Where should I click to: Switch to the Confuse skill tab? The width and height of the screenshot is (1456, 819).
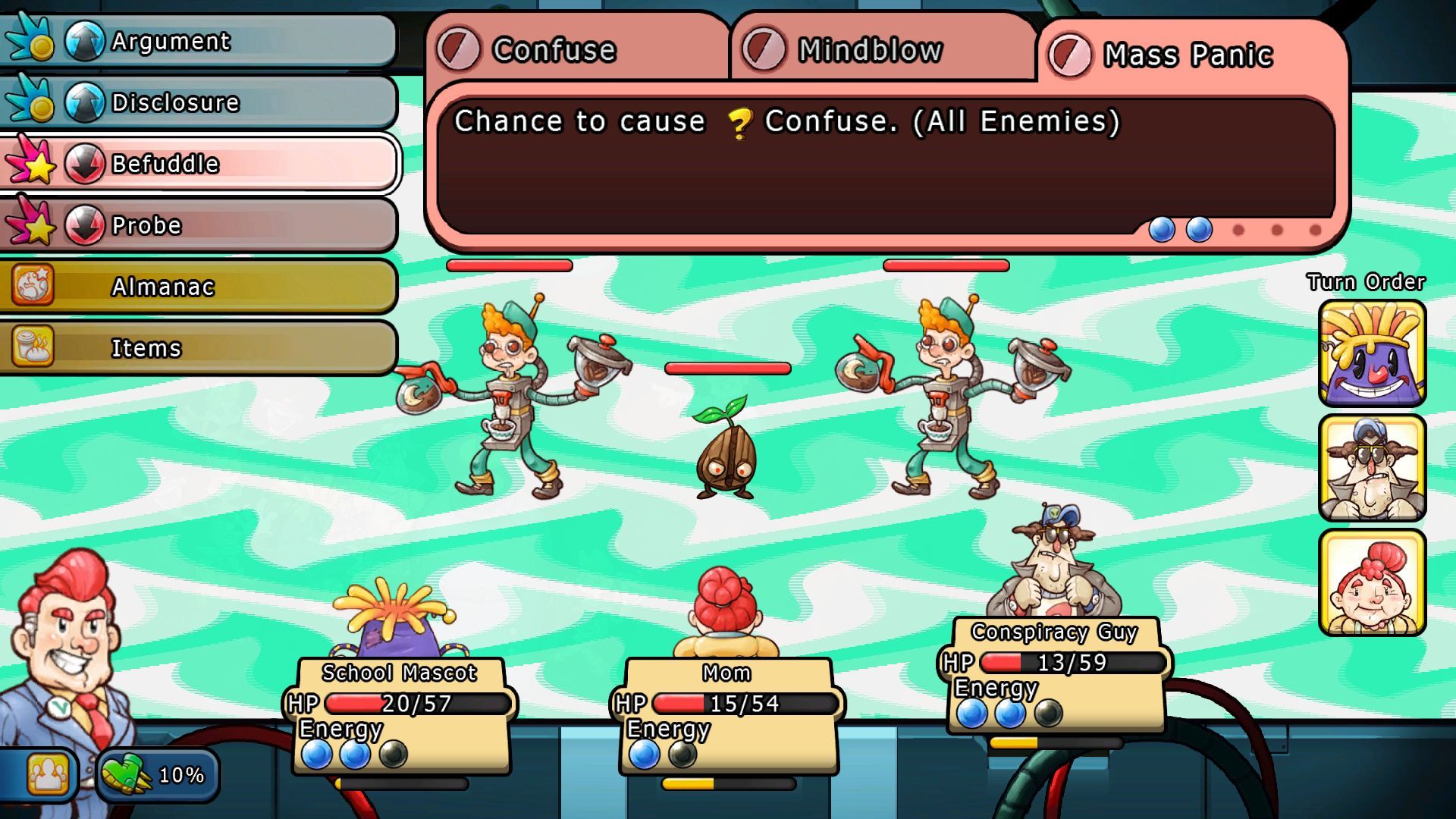point(576,50)
